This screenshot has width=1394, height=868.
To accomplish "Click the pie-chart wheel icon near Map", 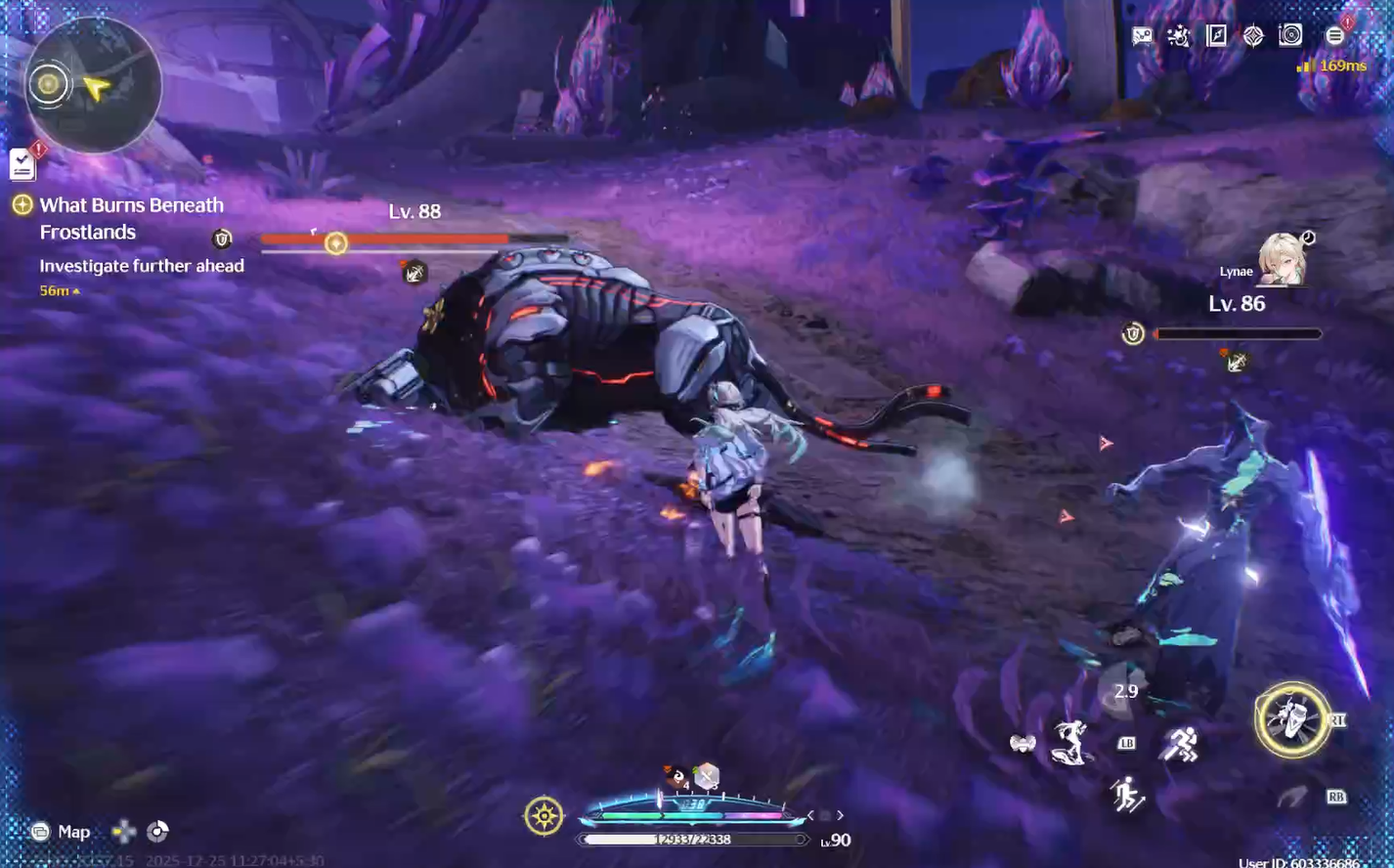I will 157,832.
